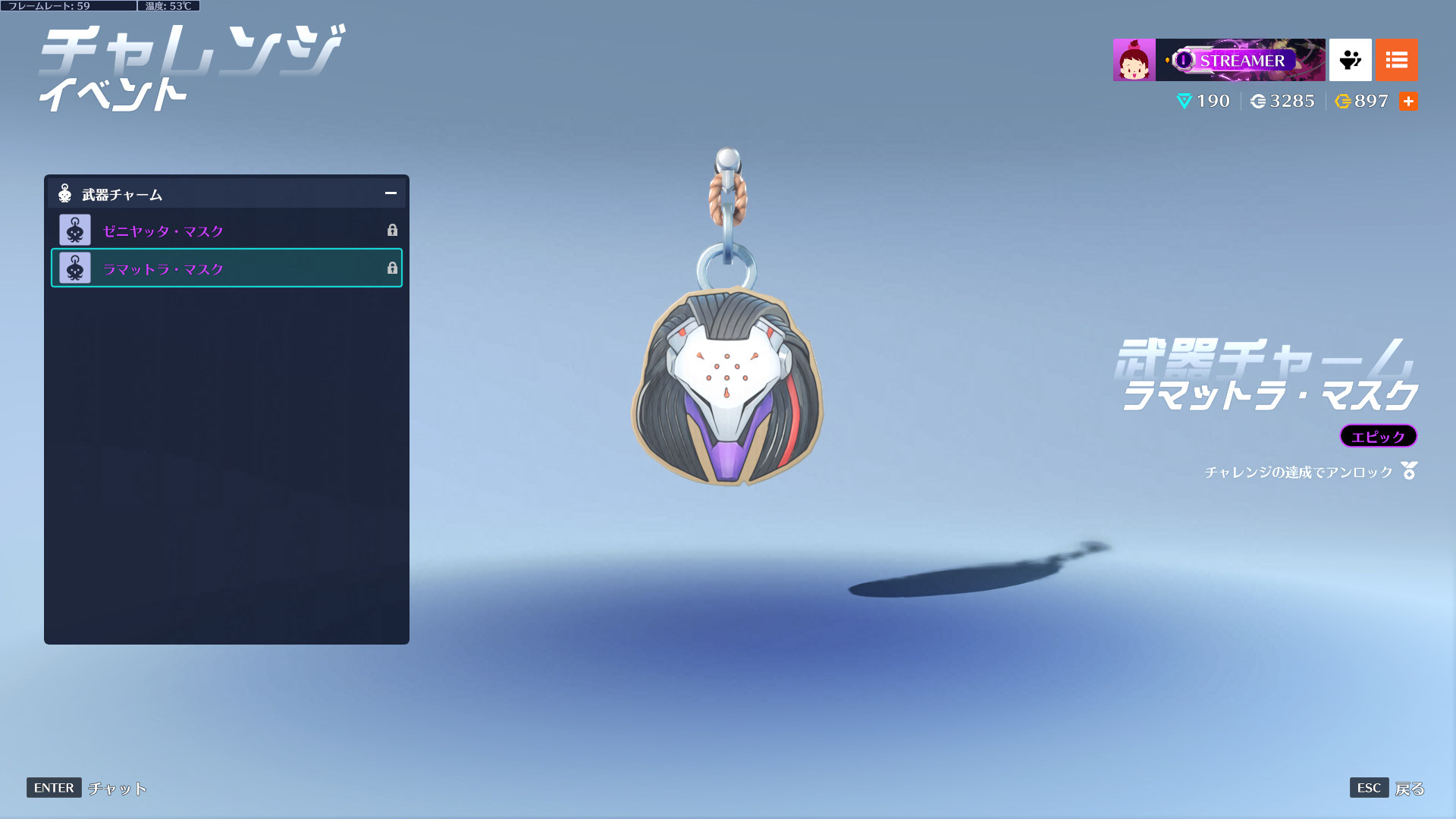Image resolution: width=1456 pixels, height=819 pixels.
Task: Collapse the 武器チャーム category header
Action: (391, 193)
